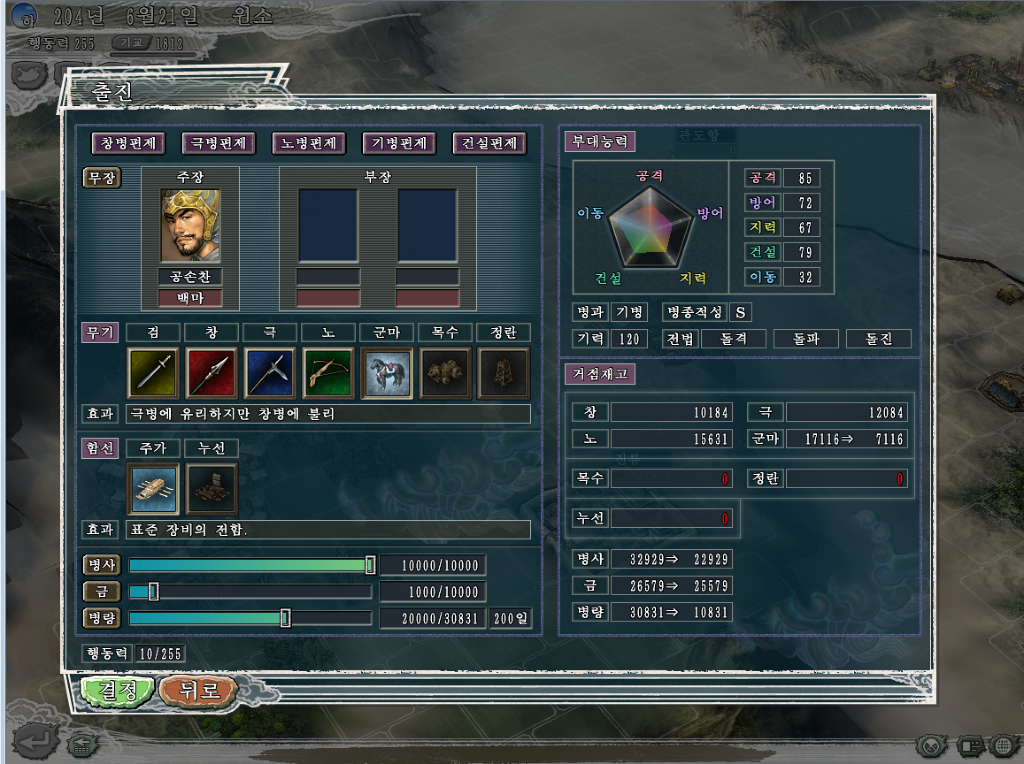Choose the 창병편제 formation button
Image resolution: width=1024 pixels, height=764 pixels.
127,143
